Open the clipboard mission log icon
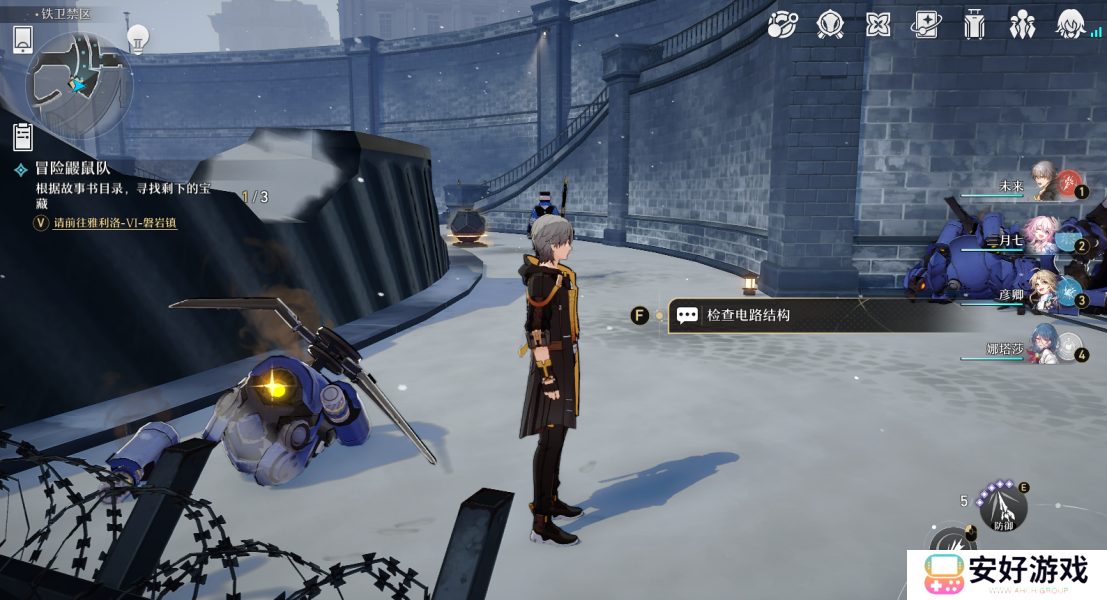 [x=23, y=136]
